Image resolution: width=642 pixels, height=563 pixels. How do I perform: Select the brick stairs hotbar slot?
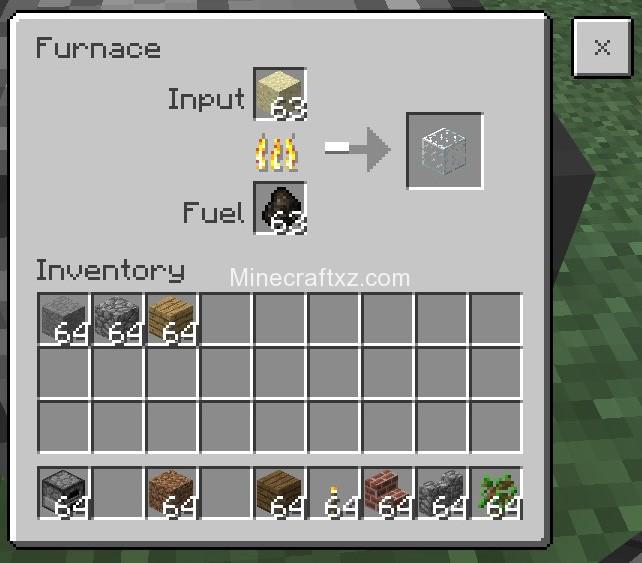click(389, 493)
